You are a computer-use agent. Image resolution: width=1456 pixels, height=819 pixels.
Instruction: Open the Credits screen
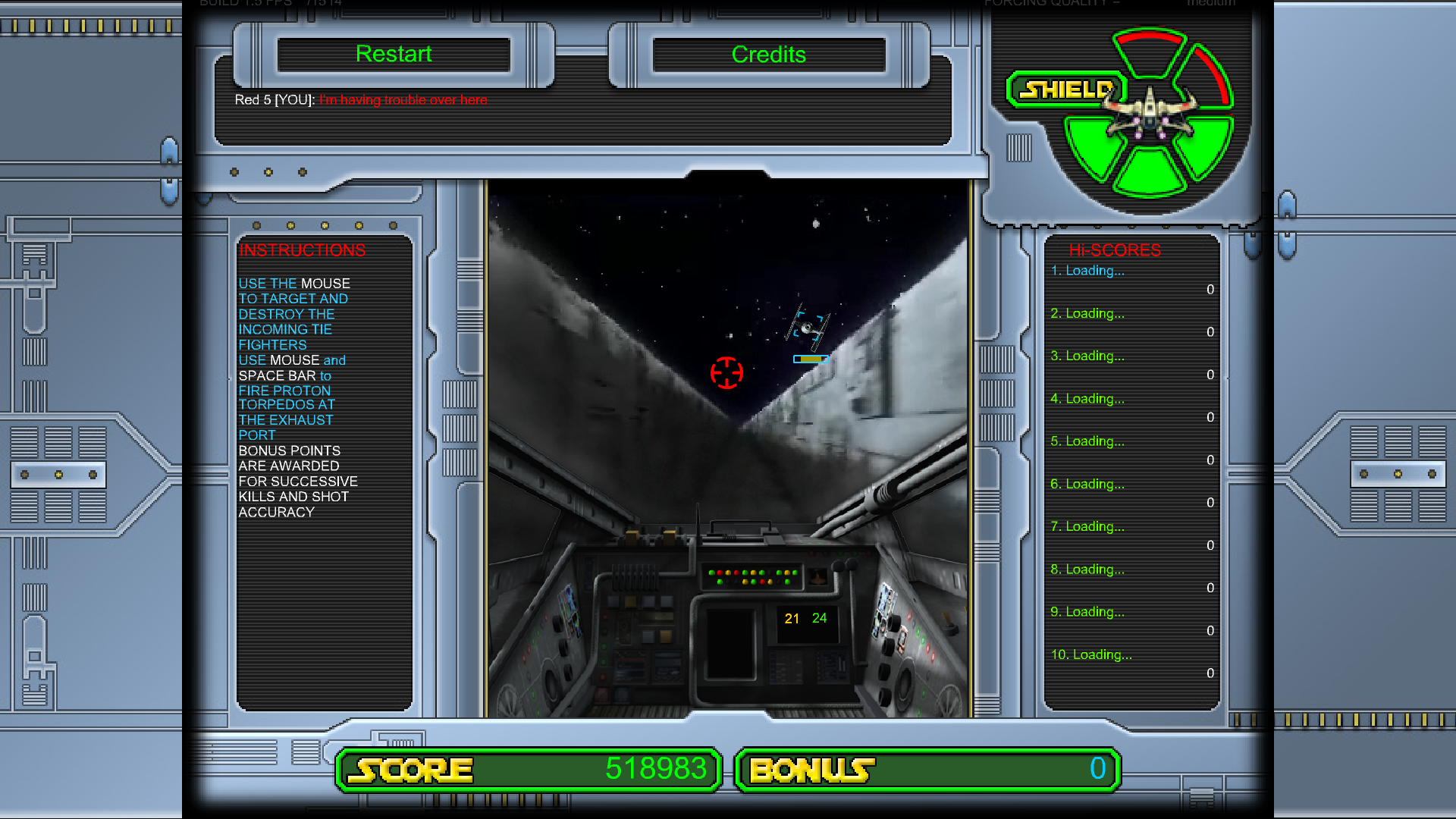(768, 54)
